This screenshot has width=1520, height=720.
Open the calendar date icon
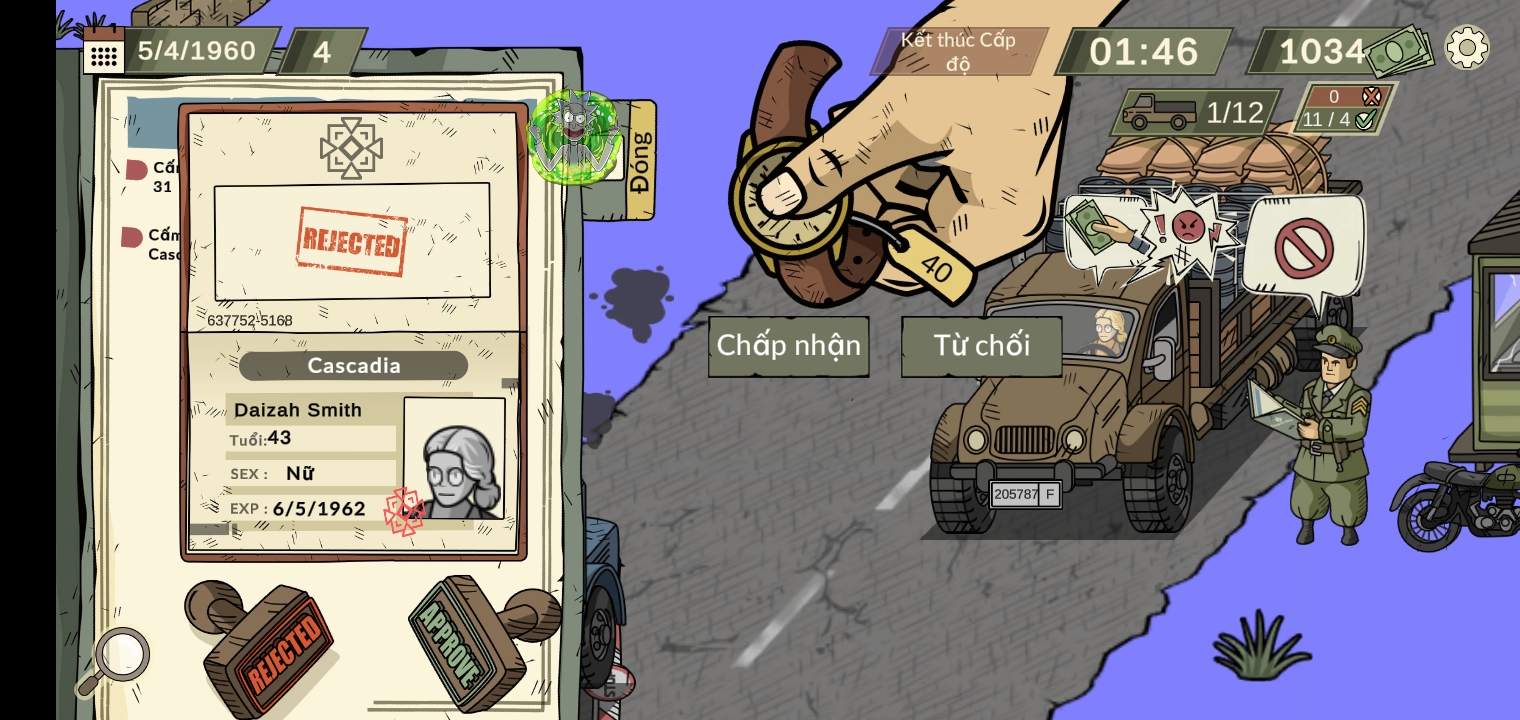[x=103, y=51]
